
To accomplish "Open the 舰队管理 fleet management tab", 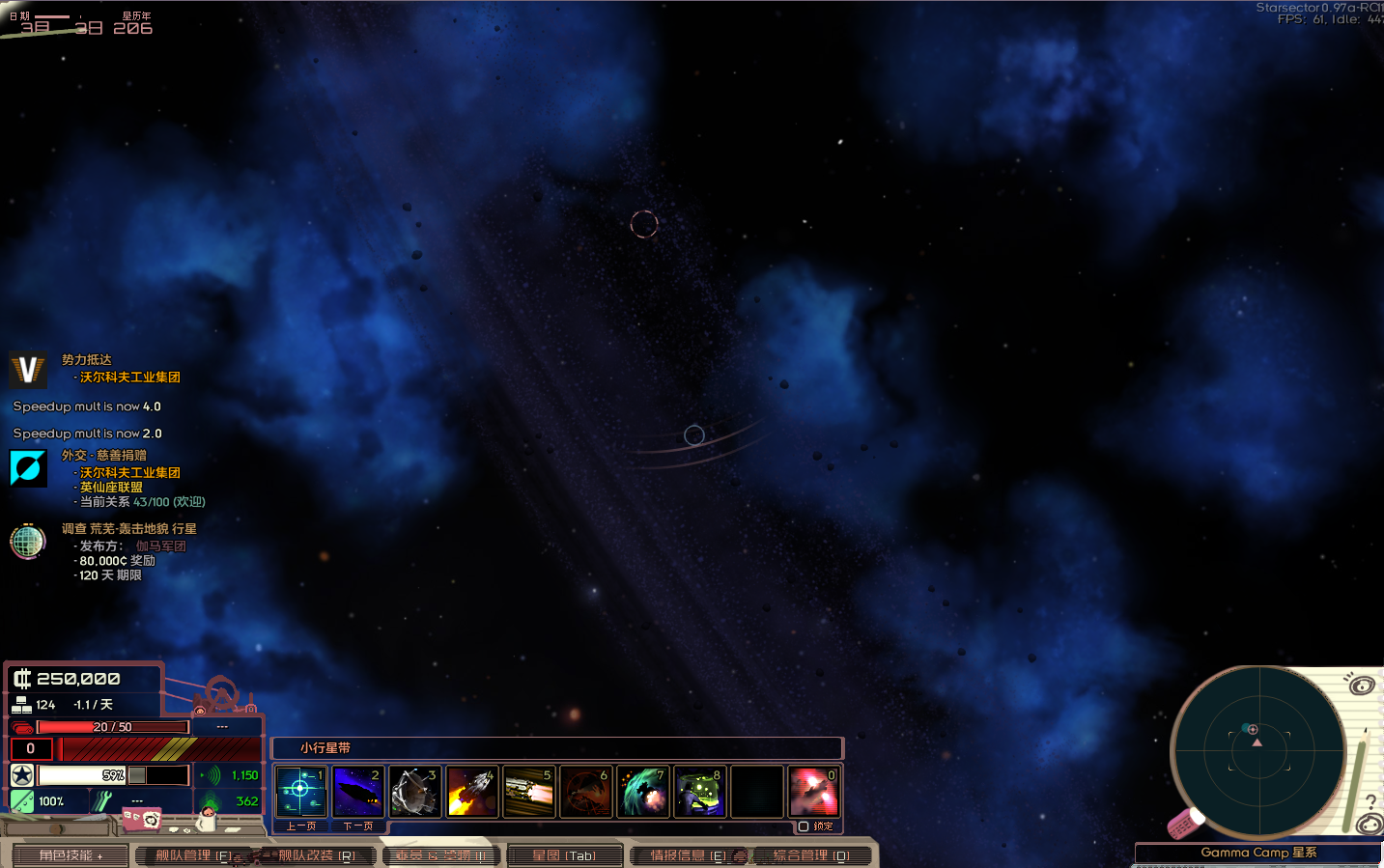I will pos(193,855).
